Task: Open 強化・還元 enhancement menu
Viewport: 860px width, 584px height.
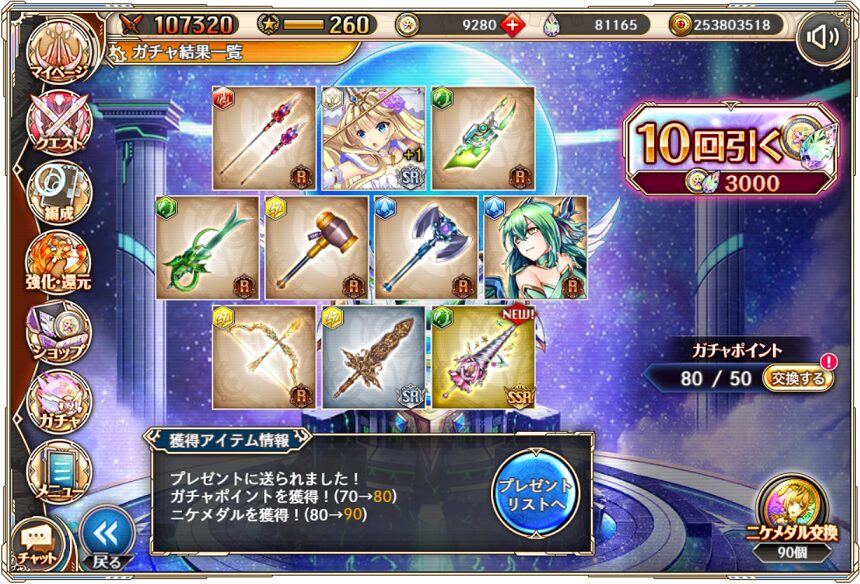Action: [58, 260]
